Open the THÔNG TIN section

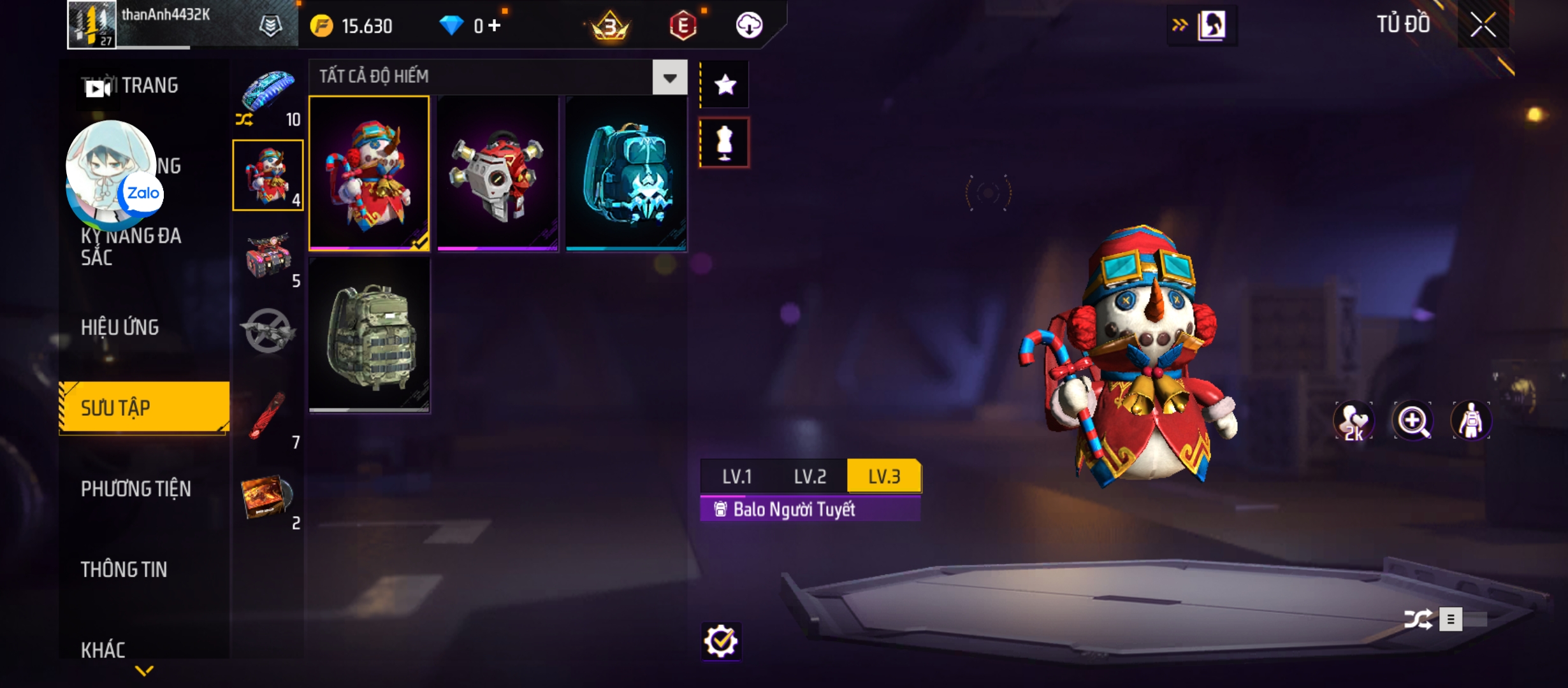[x=124, y=570]
